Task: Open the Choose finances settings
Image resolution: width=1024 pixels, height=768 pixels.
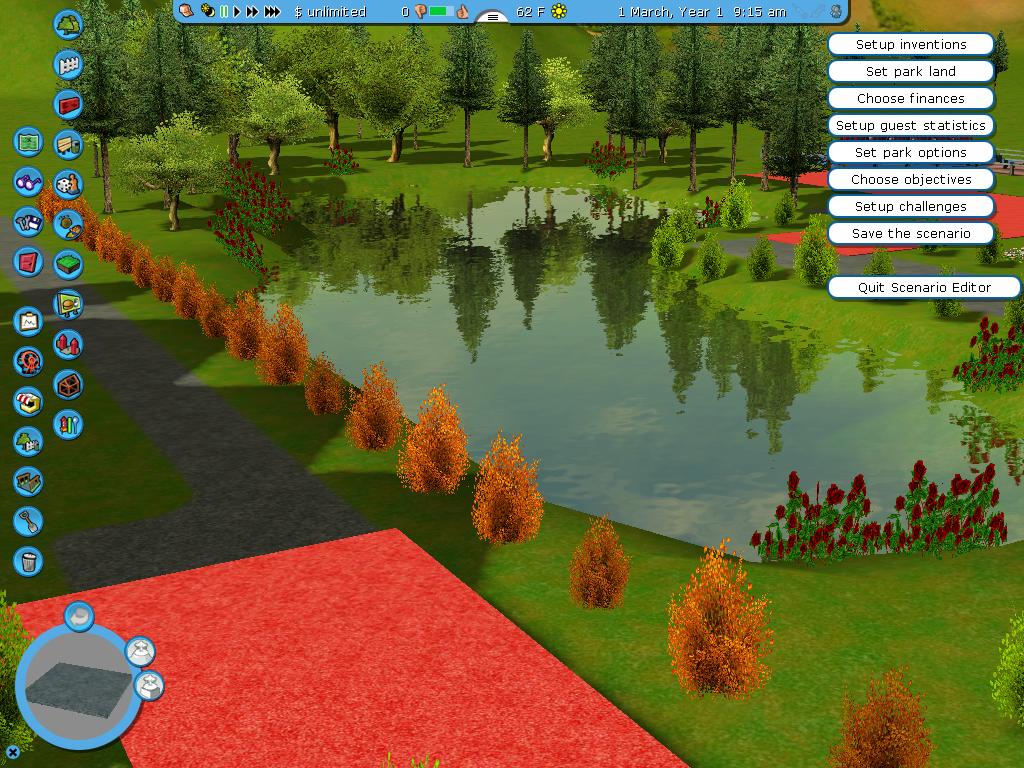Action: tap(910, 98)
